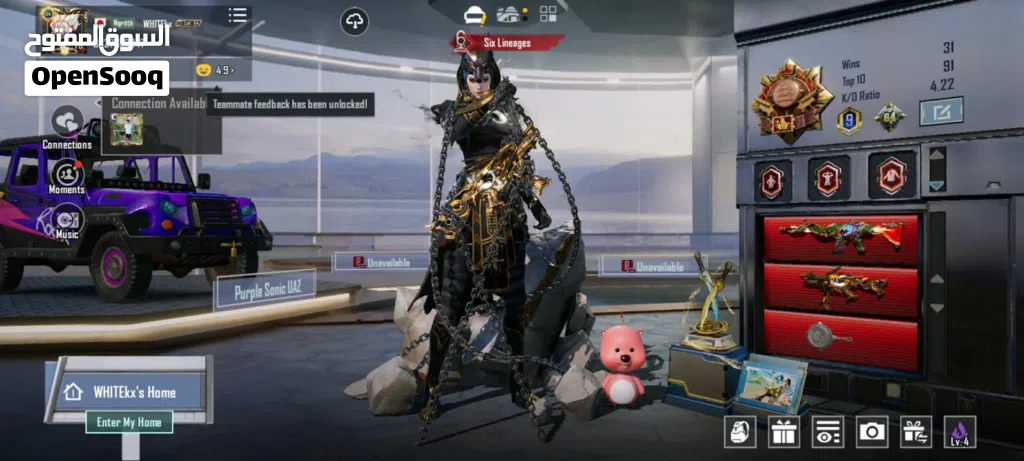Click the cloud download icon

[x=354, y=20]
